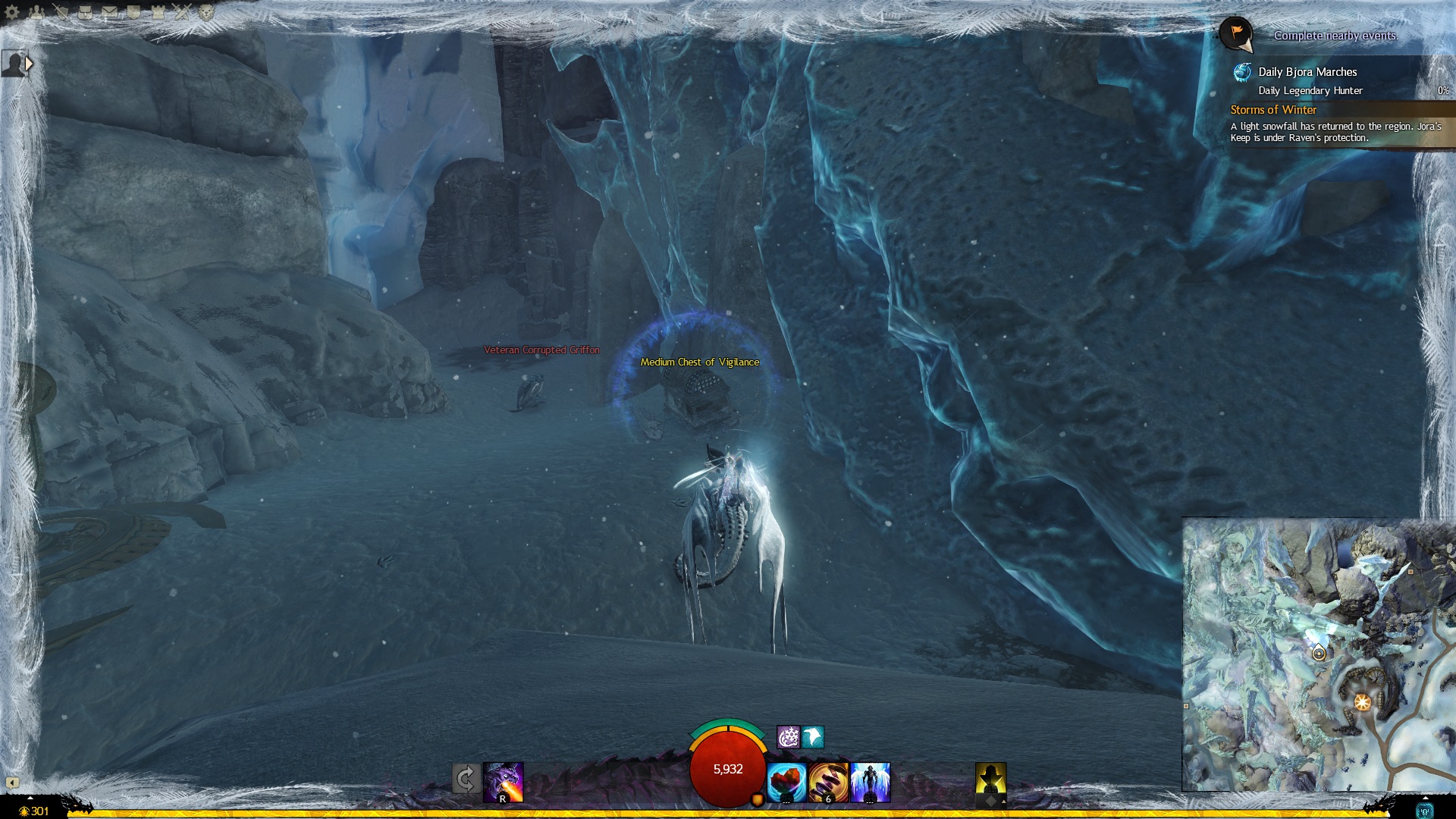Screen dimensions: 1456x819
Task: Activate the purple dragon fire-breath skill
Action: 504,782
